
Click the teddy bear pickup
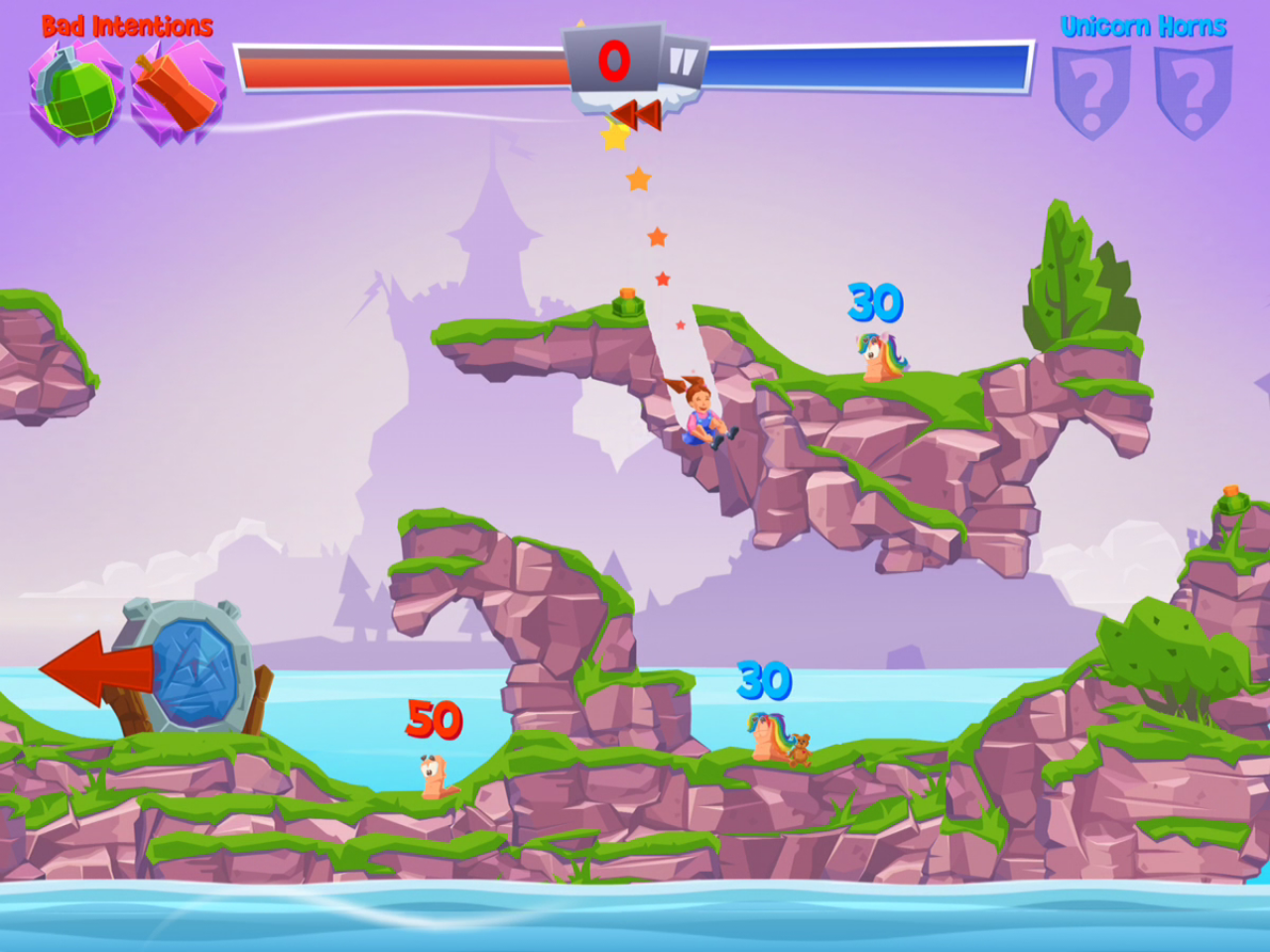802,749
